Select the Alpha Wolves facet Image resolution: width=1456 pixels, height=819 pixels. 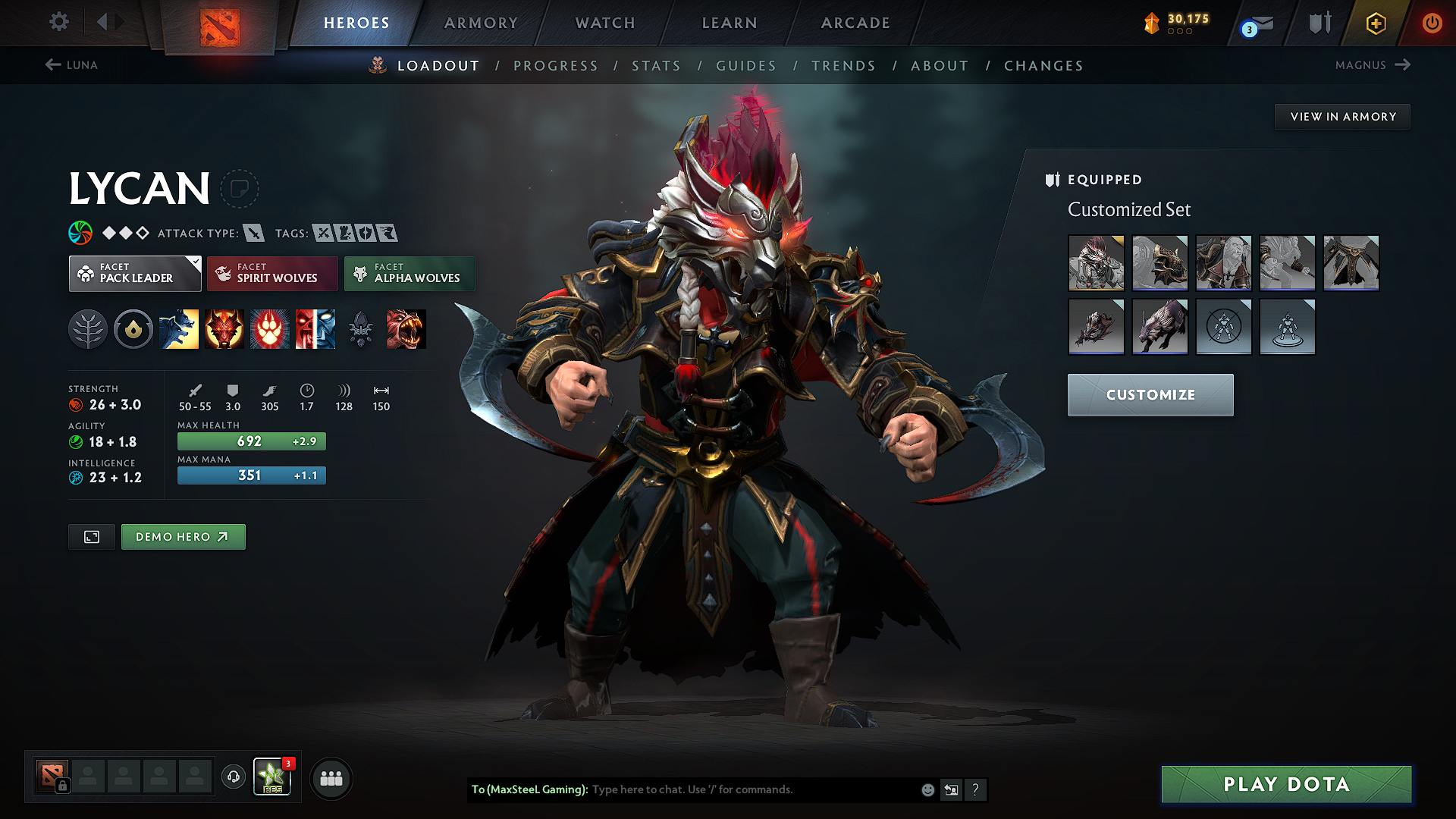pyautogui.click(x=409, y=273)
